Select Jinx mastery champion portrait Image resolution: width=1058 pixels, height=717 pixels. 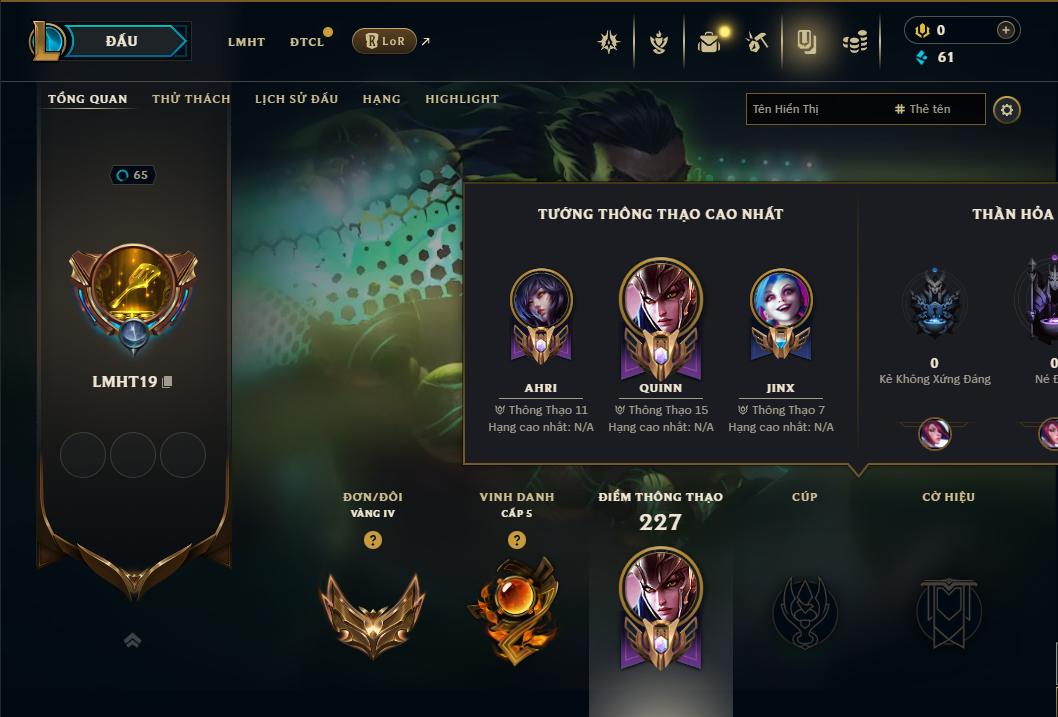coord(781,300)
